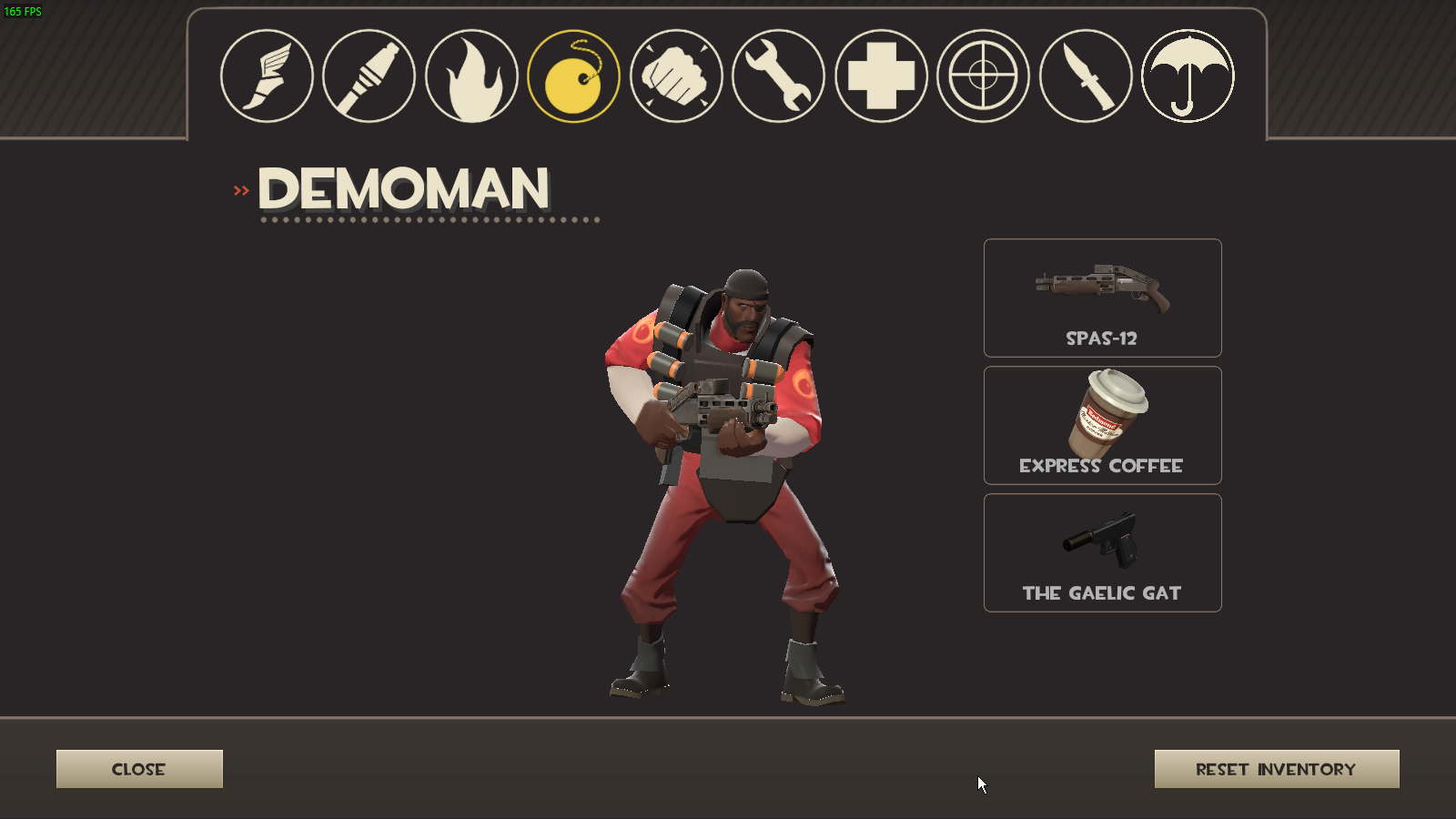Switch to the Medic cross class
1456x819 pixels.
pyautogui.click(x=881, y=76)
